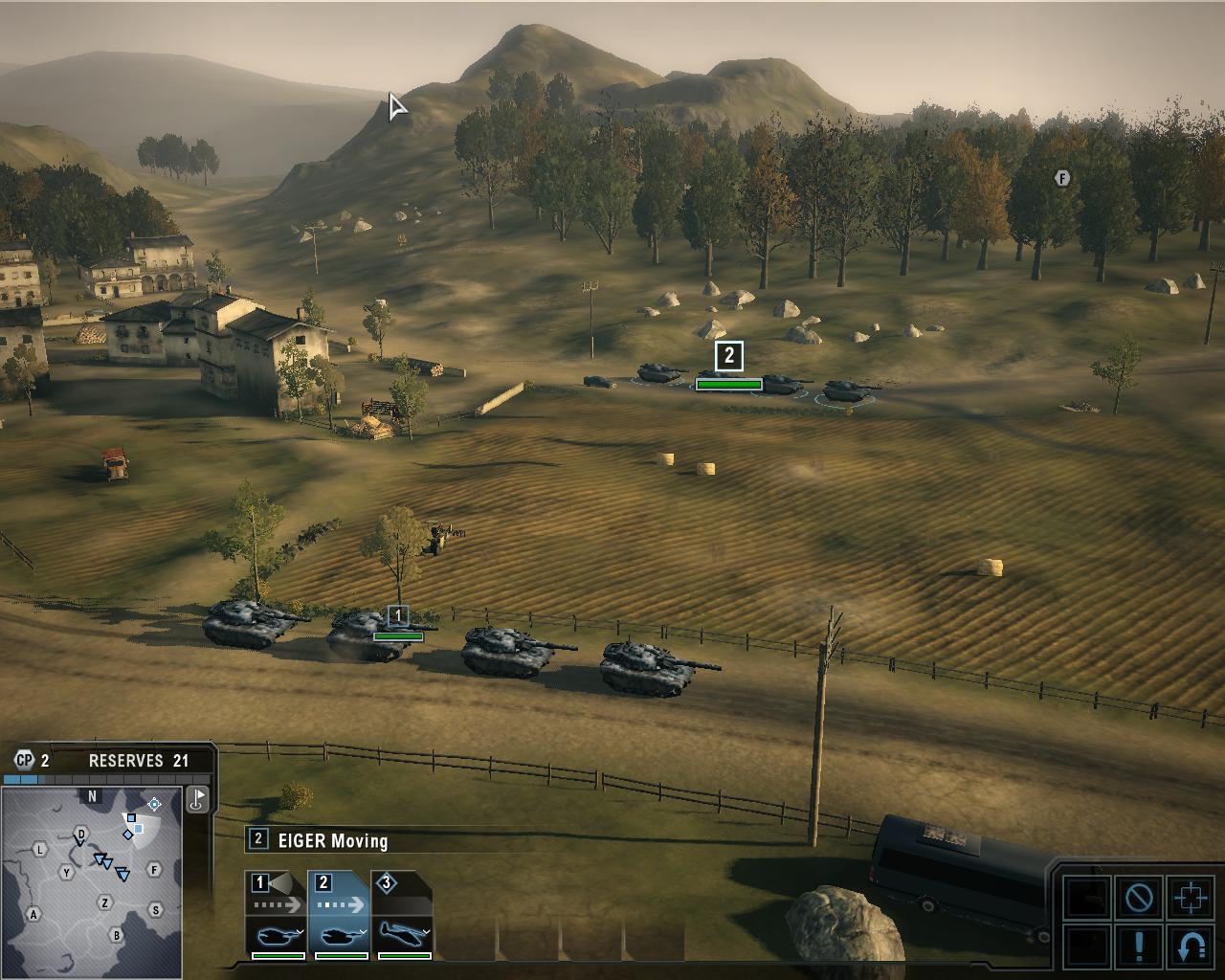Click uplink F marker on minimap
The image size is (1225, 980).
(x=154, y=870)
